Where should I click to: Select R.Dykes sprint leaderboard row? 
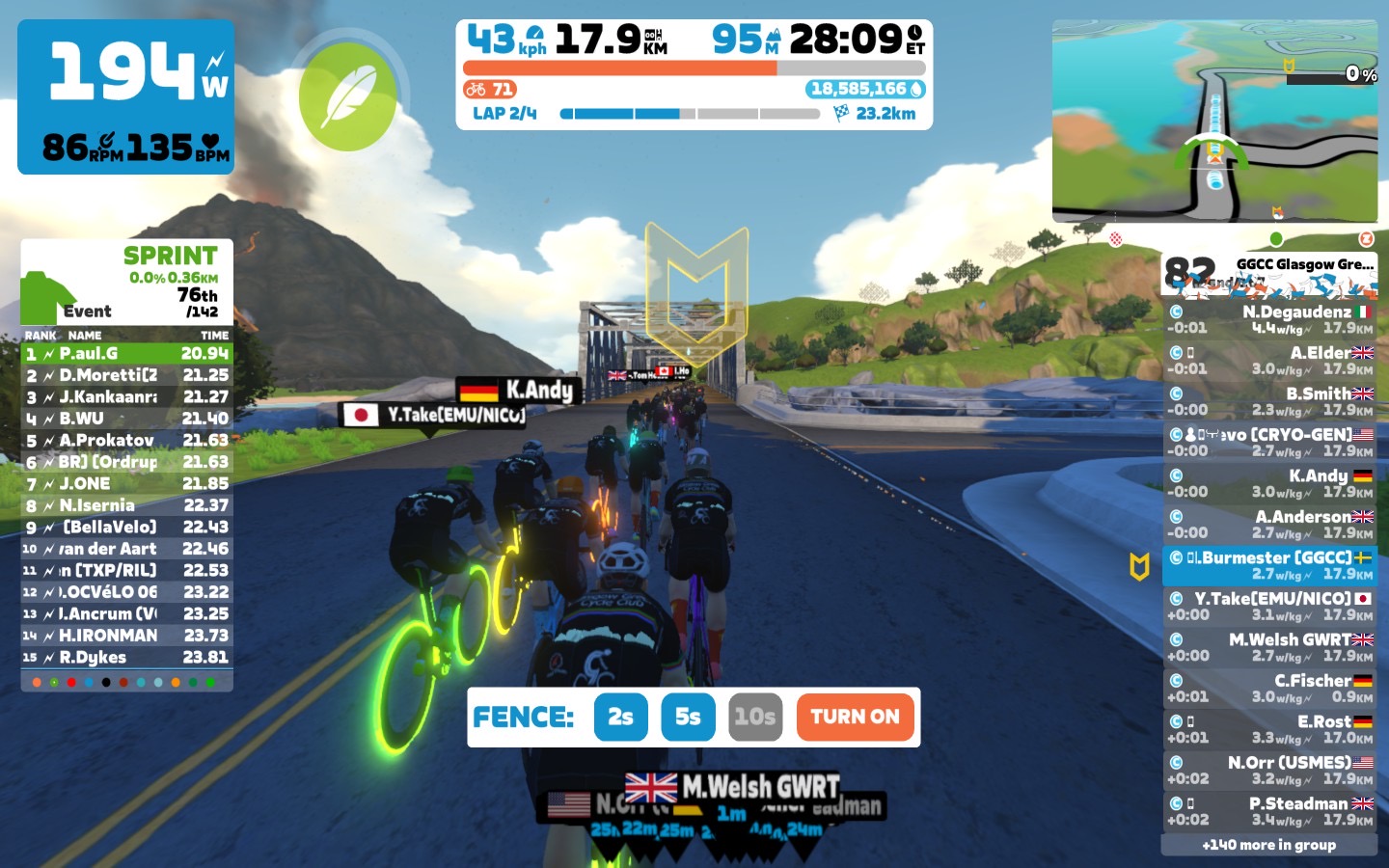coord(126,658)
